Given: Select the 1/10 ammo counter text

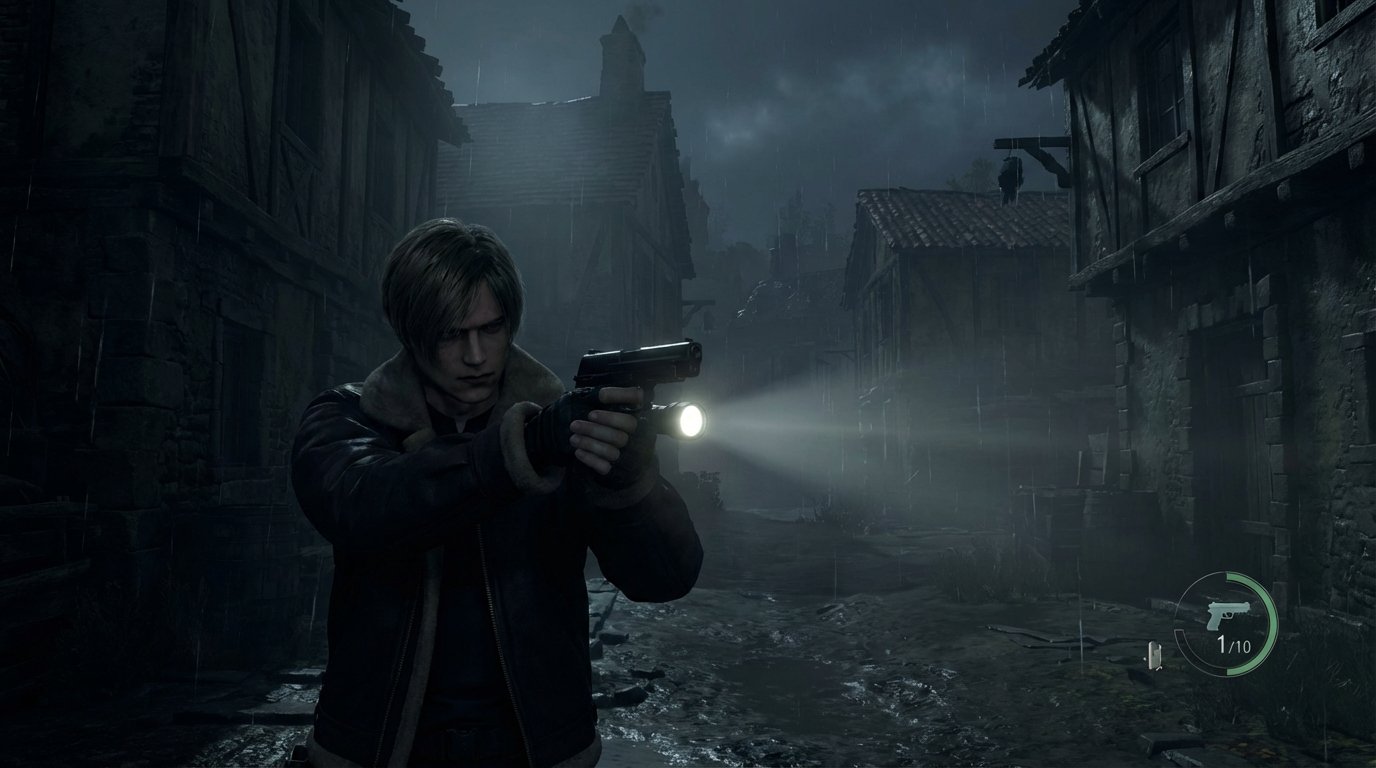Looking at the screenshot, I should (1235, 645).
